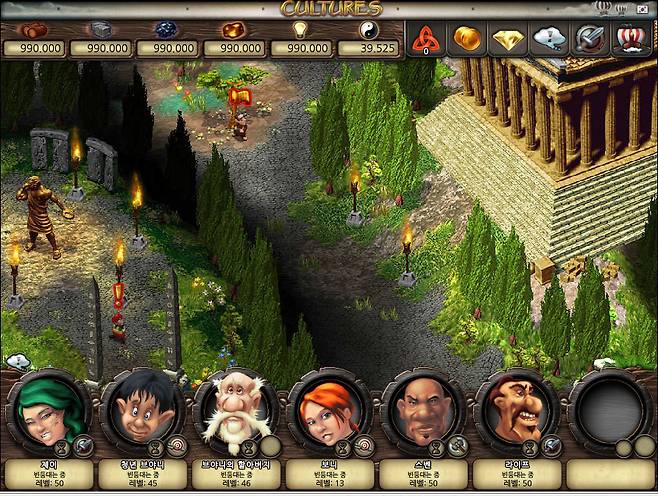Open the yellow diamond gem menu
This screenshot has width=658, height=496.
509,39
